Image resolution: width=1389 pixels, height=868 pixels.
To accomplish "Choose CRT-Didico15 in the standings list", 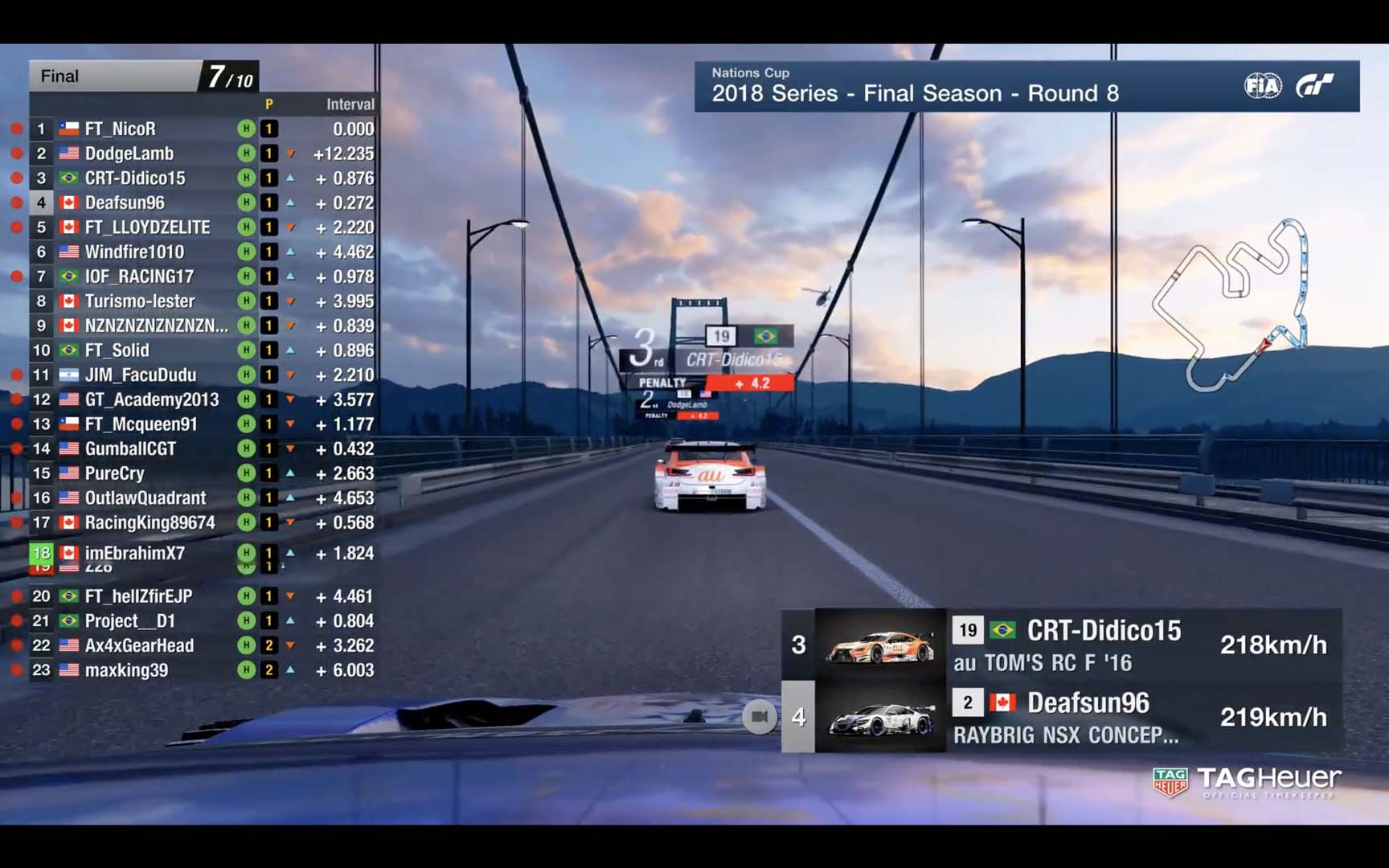I will pos(135,178).
